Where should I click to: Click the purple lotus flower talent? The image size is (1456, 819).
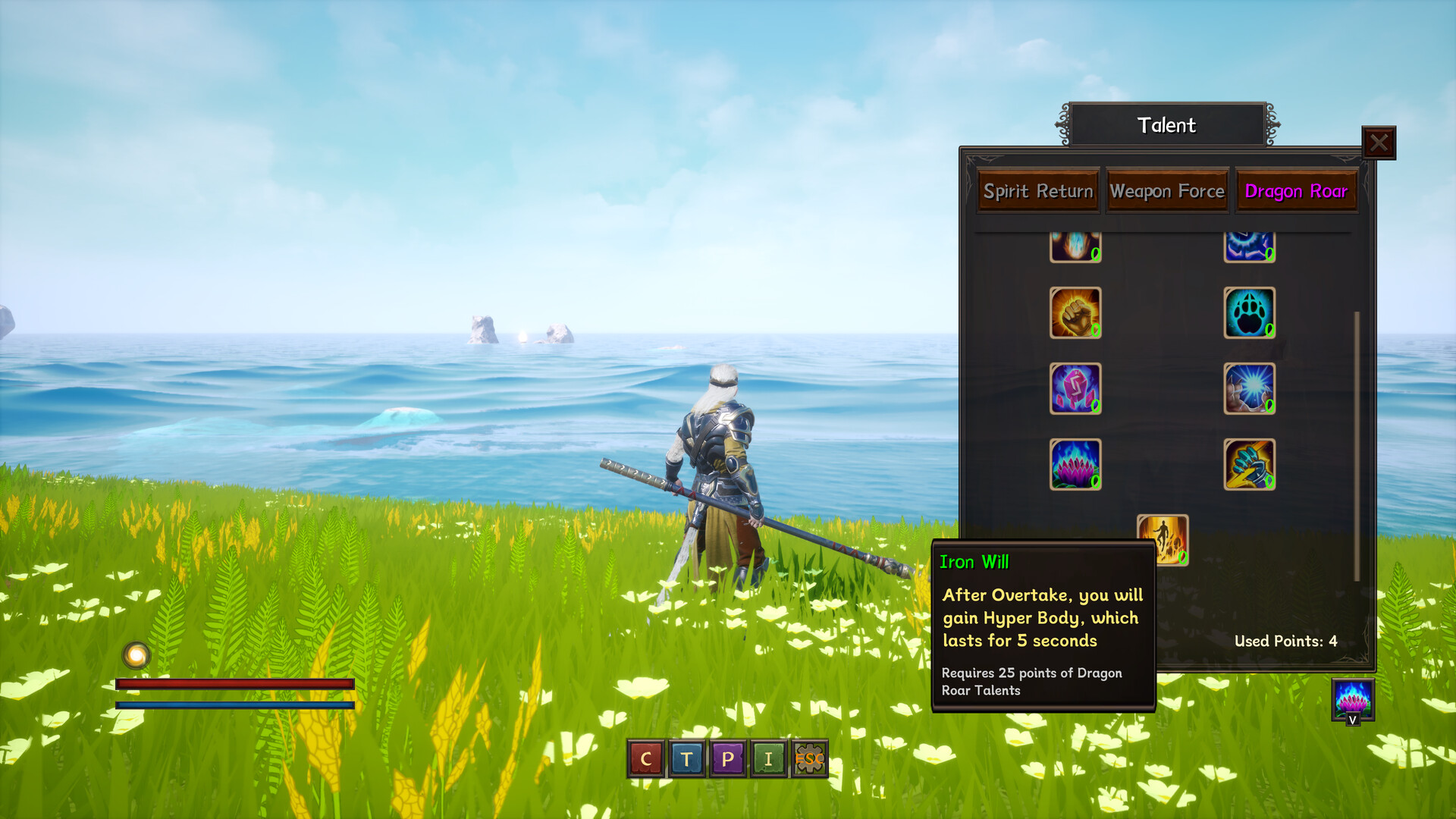tap(1075, 464)
